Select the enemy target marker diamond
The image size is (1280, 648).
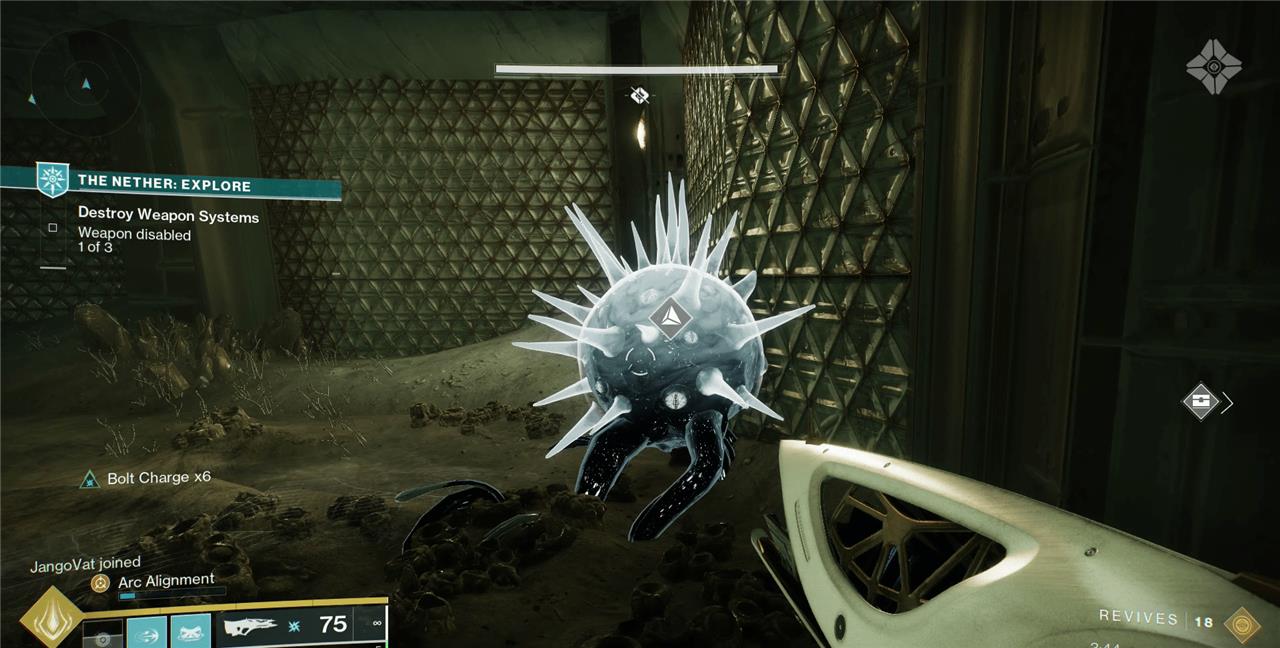(x=669, y=317)
